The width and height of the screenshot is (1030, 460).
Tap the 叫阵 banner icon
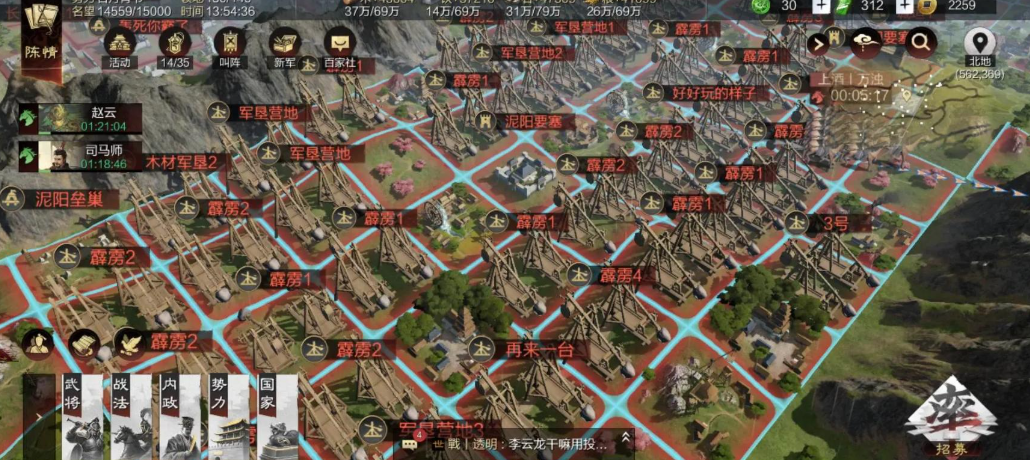point(231,44)
